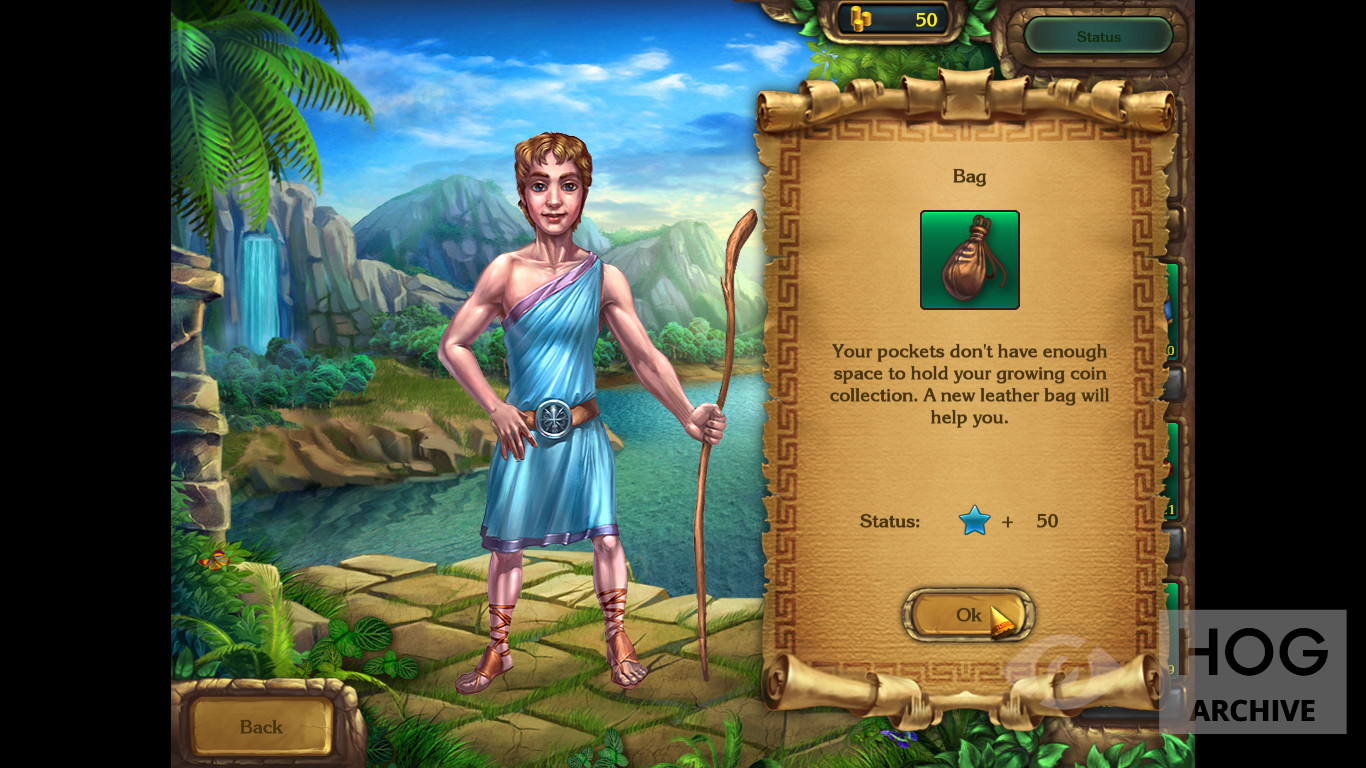Image resolution: width=1366 pixels, height=768 pixels.
Task: Confirm the Bag dialog with Ok
Action: point(967,615)
